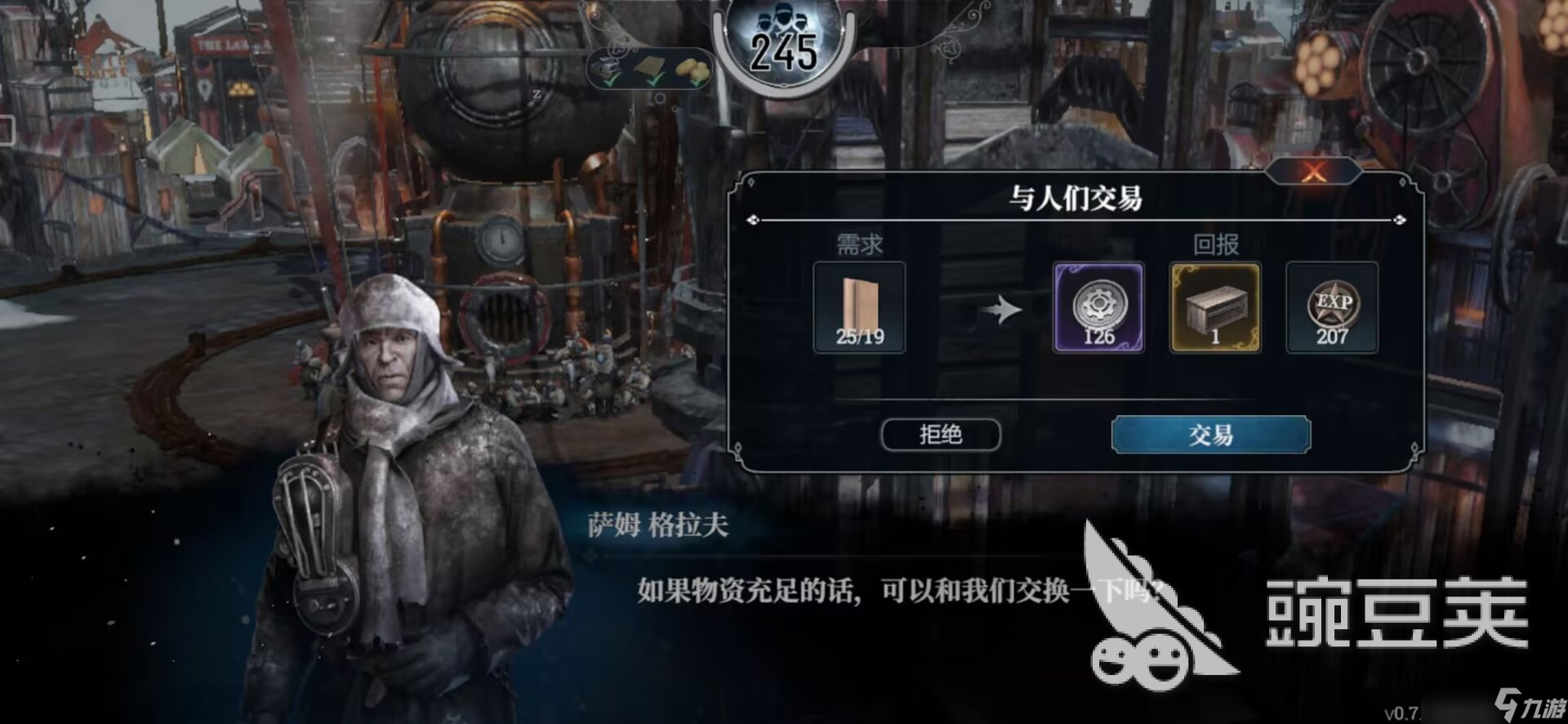The image size is (1568, 724).
Task: Select the books resource icon
Action: tap(606, 65)
